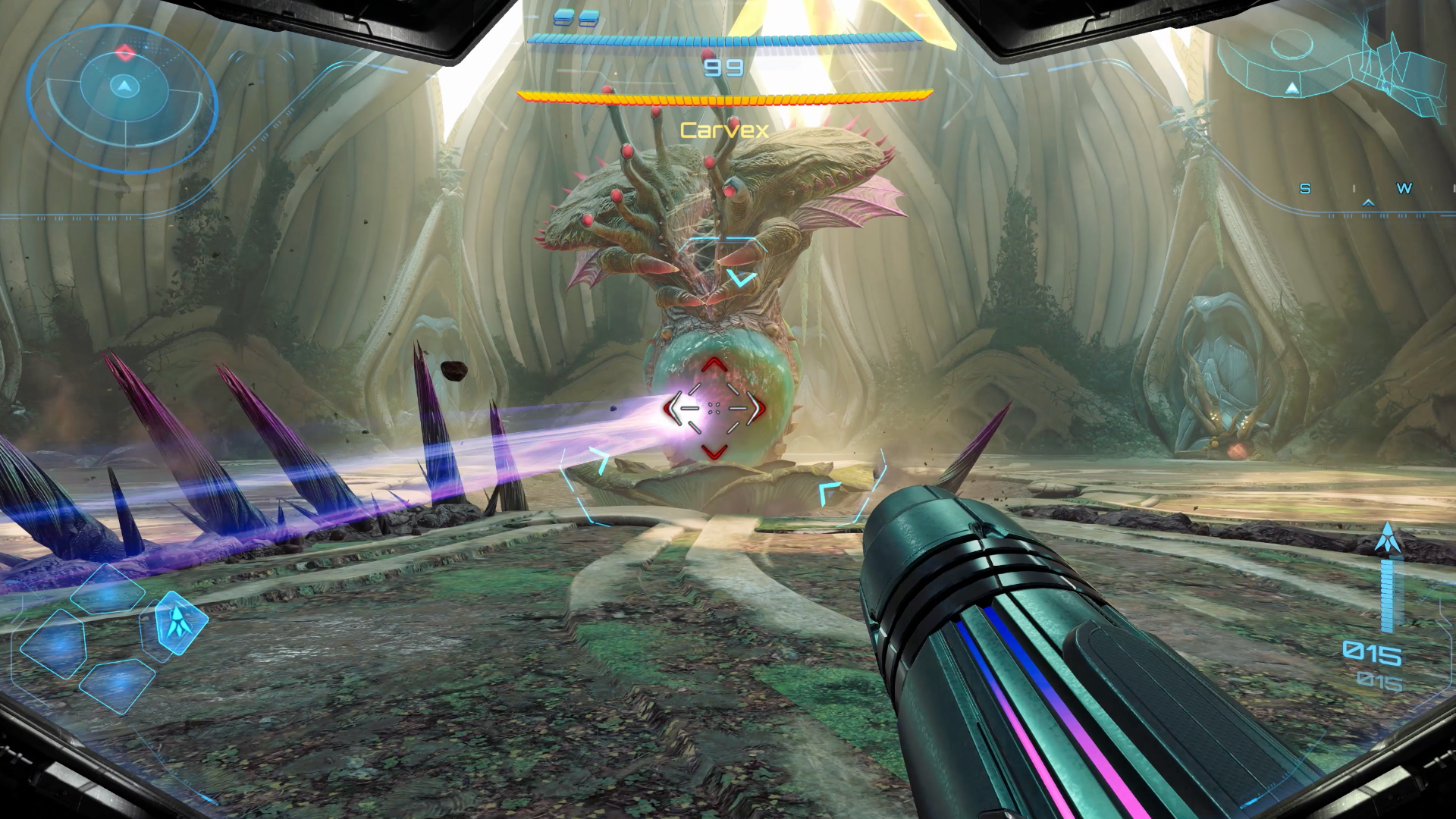The width and height of the screenshot is (1456, 819).
Task: Click the cyan arrow under the compass strip
Action: [1370, 202]
